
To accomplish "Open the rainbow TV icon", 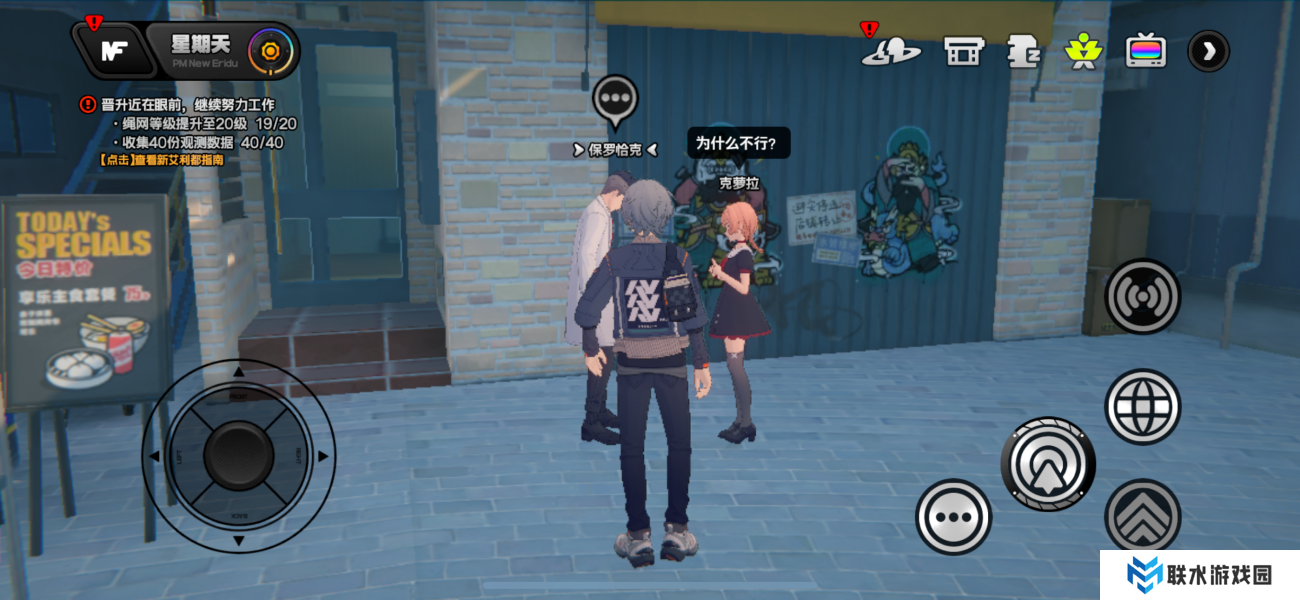I will click(x=1145, y=50).
